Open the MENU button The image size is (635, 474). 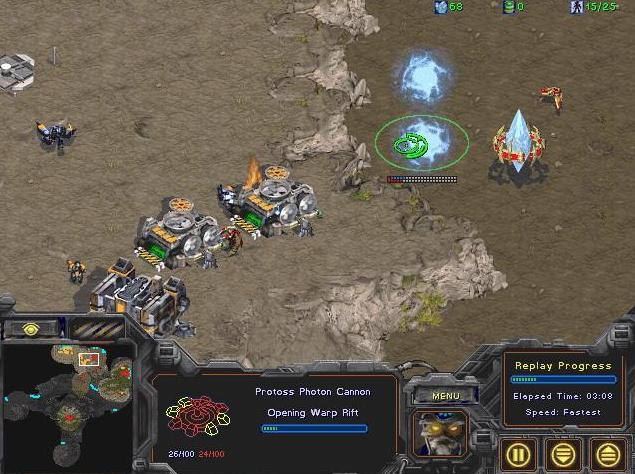click(x=445, y=395)
